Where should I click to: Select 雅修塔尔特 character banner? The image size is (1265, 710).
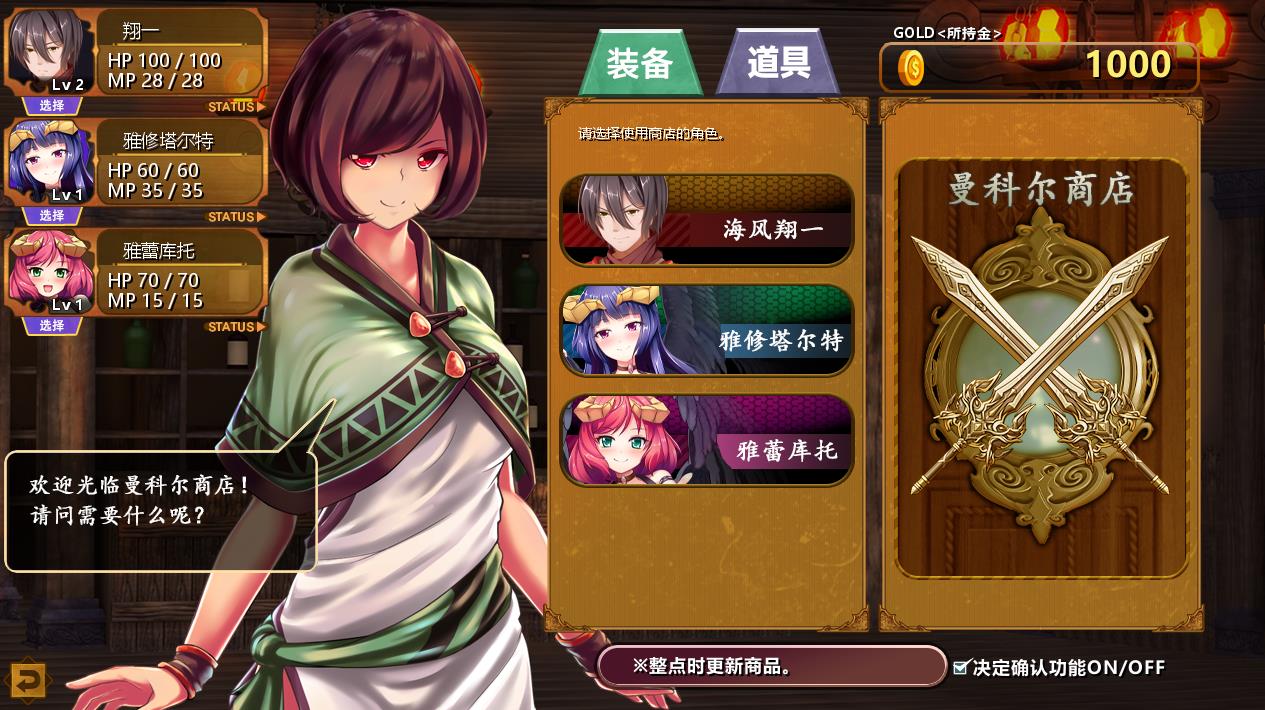point(707,331)
